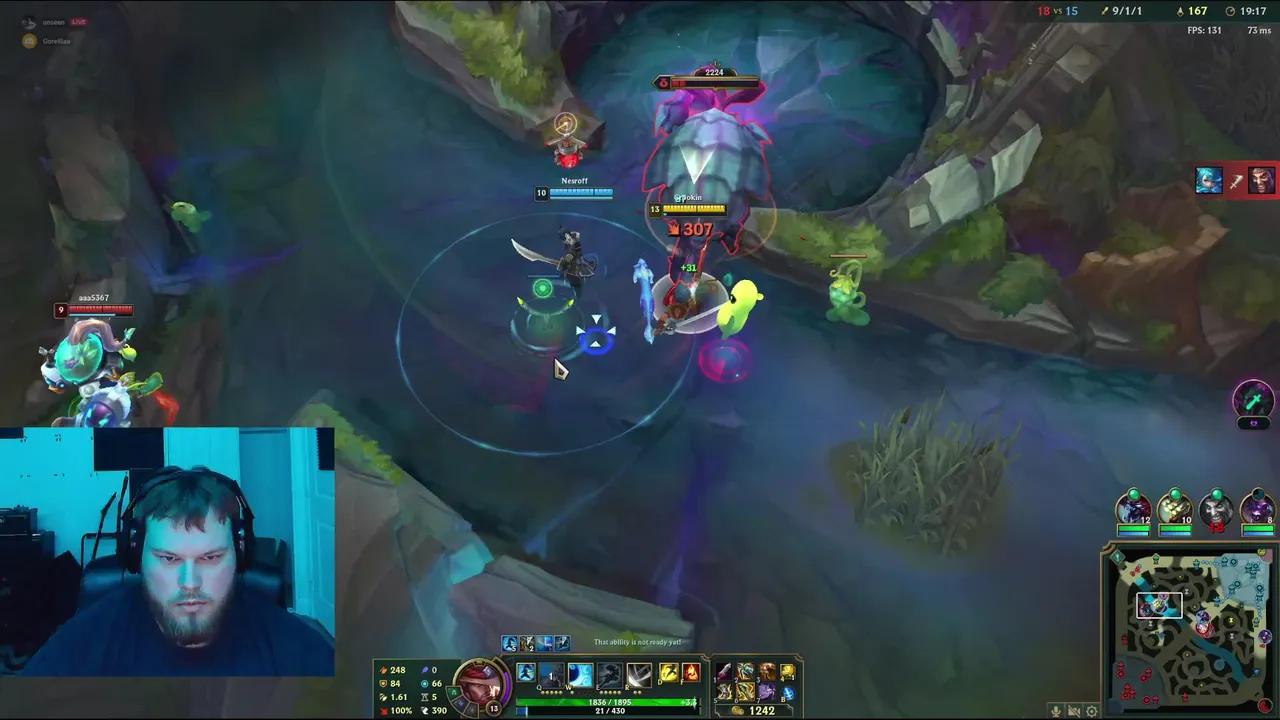Screen dimensions: 1280x720
Task: Use the warding trinket in slot B
Action: tap(788, 692)
